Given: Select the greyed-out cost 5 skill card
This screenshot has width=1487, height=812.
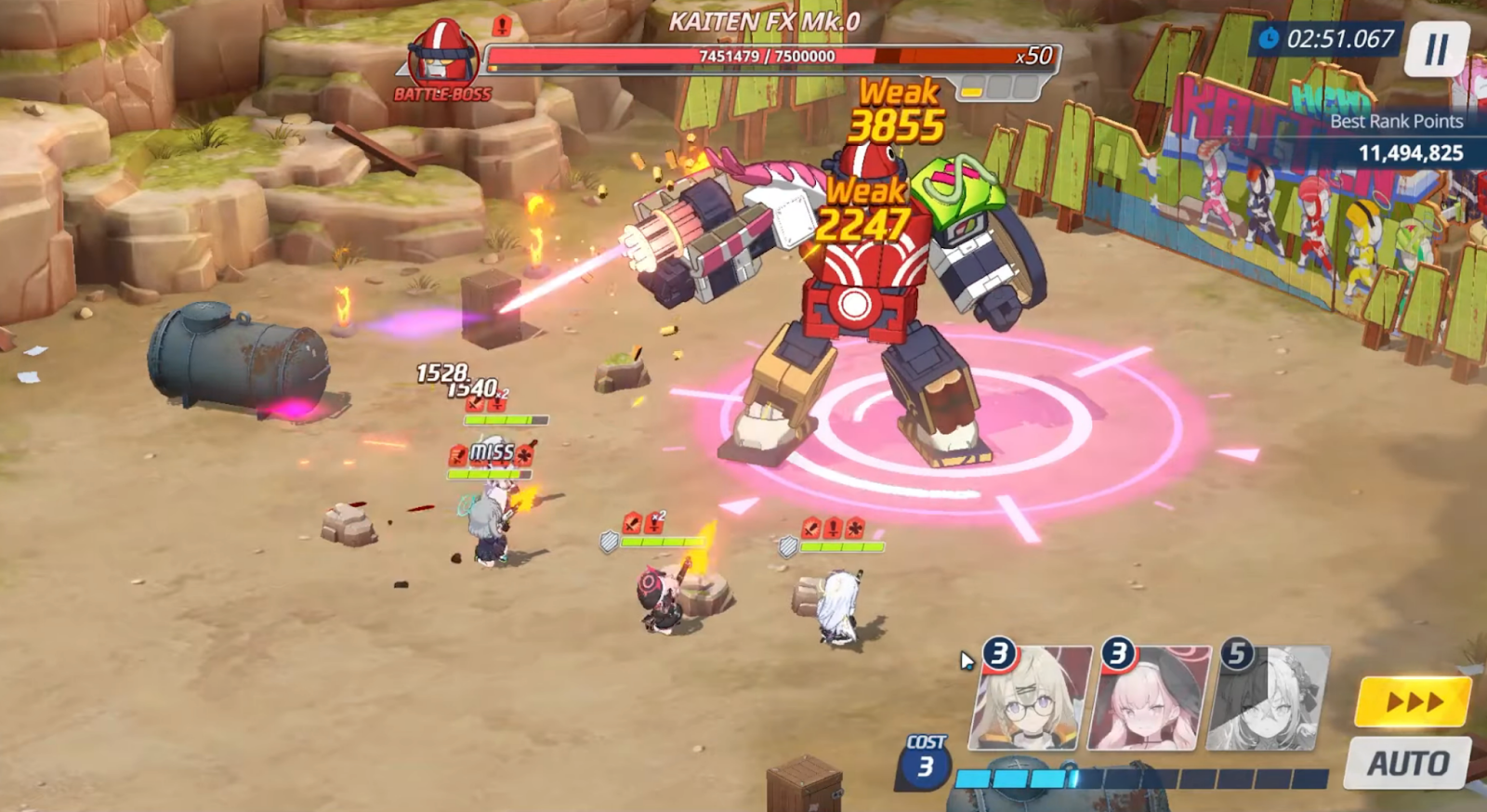Looking at the screenshot, I should pos(1268,698).
